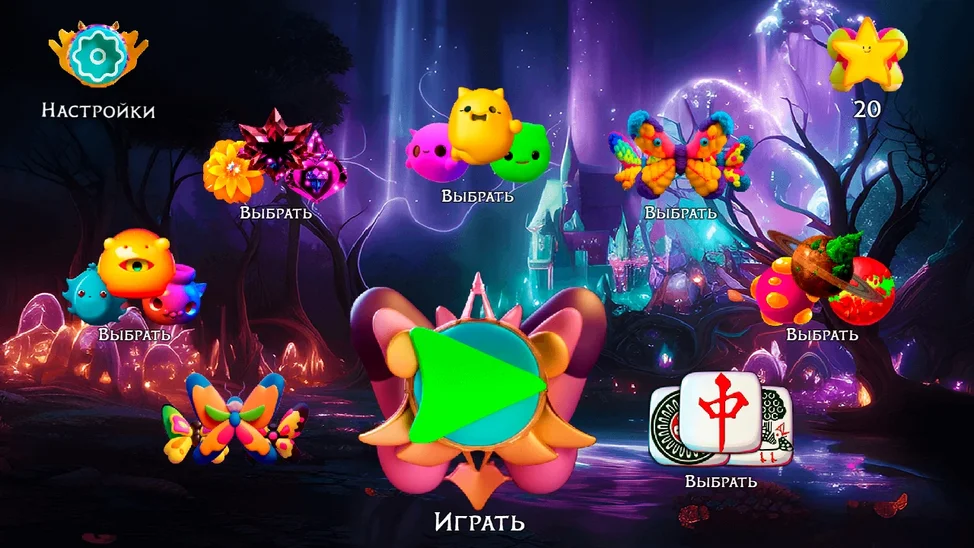Open the Настройки settings gear
The width and height of the screenshot is (974, 548).
[x=97, y=57]
